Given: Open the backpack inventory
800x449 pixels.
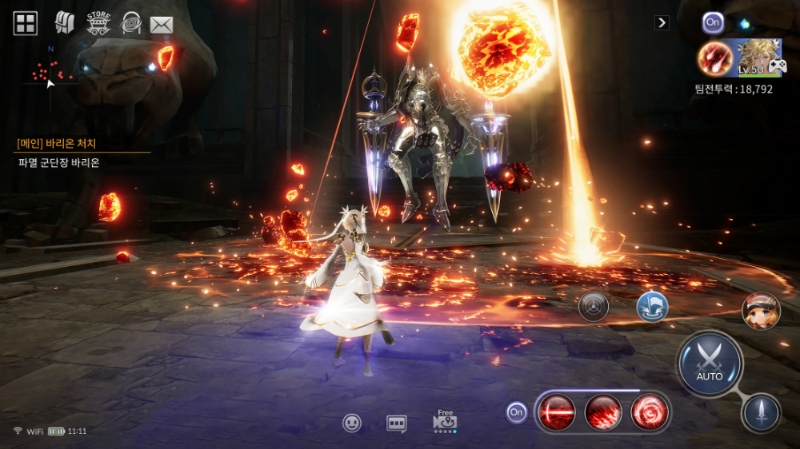Looking at the screenshot, I should pos(64,23).
